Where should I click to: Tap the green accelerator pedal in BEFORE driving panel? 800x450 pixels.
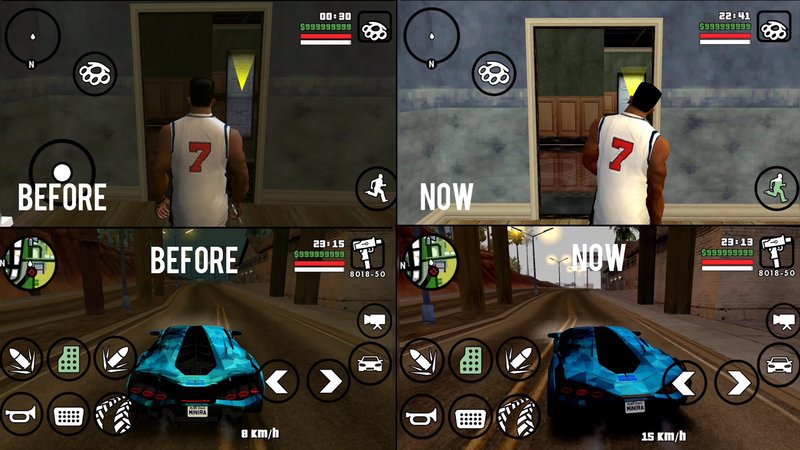pos(67,359)
